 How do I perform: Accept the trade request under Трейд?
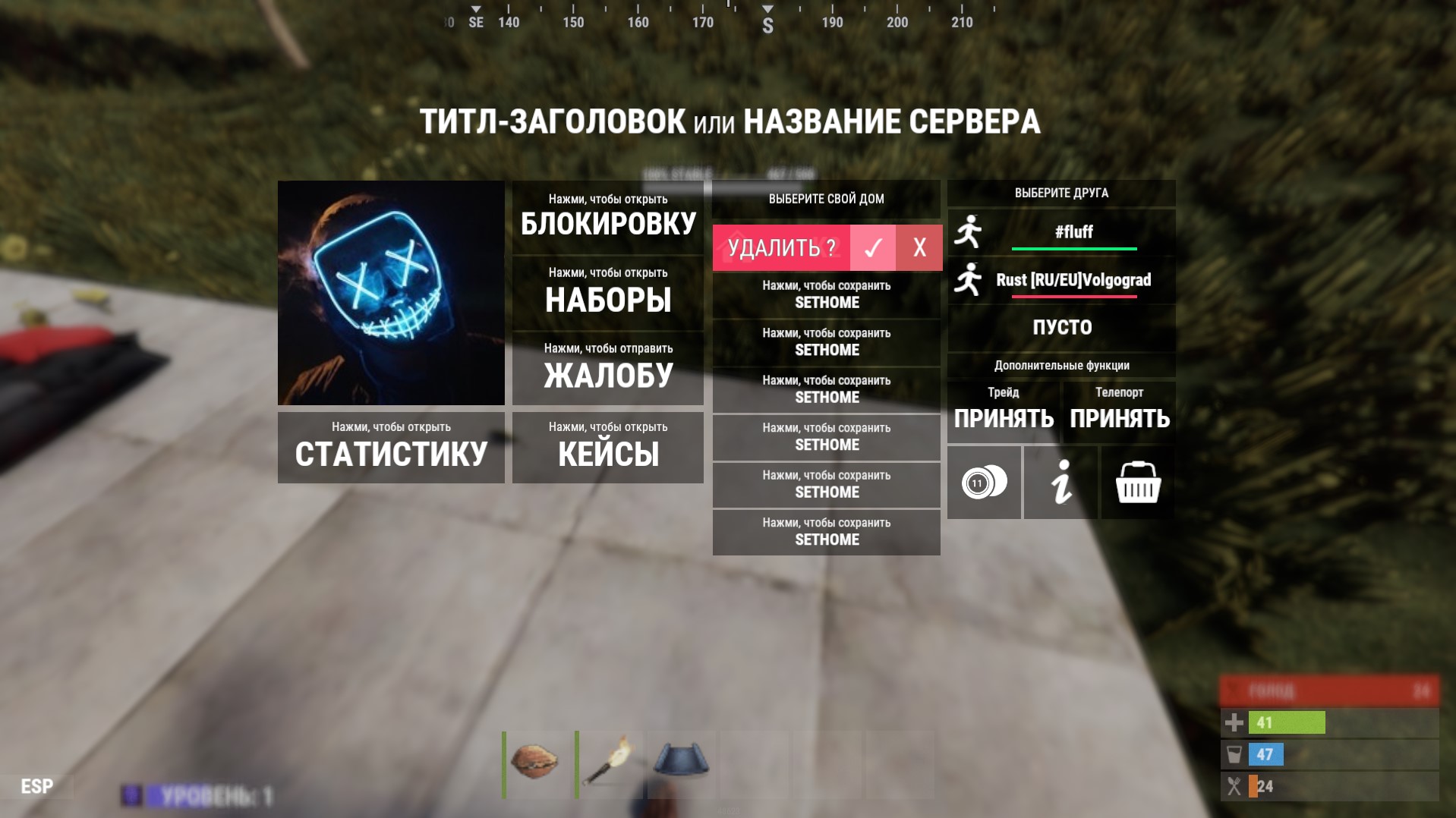point(1004,412)
